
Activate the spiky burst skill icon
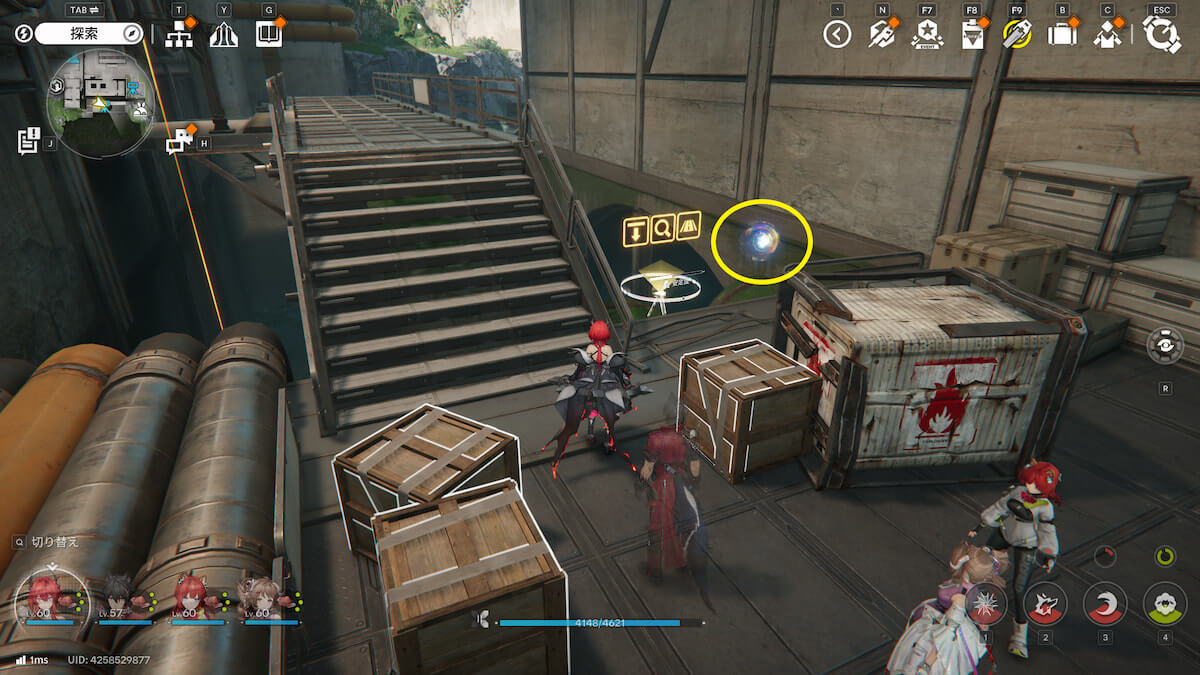pyautogui.click(x=986, y=603)
